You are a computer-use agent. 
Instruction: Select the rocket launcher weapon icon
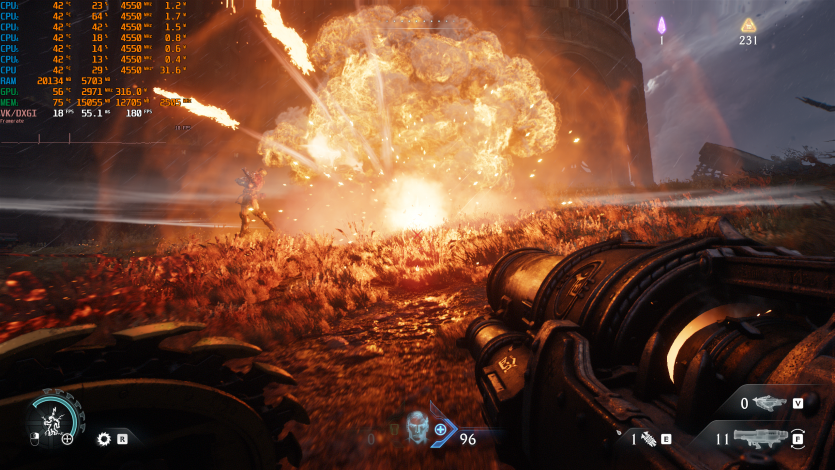coord(762,438)
